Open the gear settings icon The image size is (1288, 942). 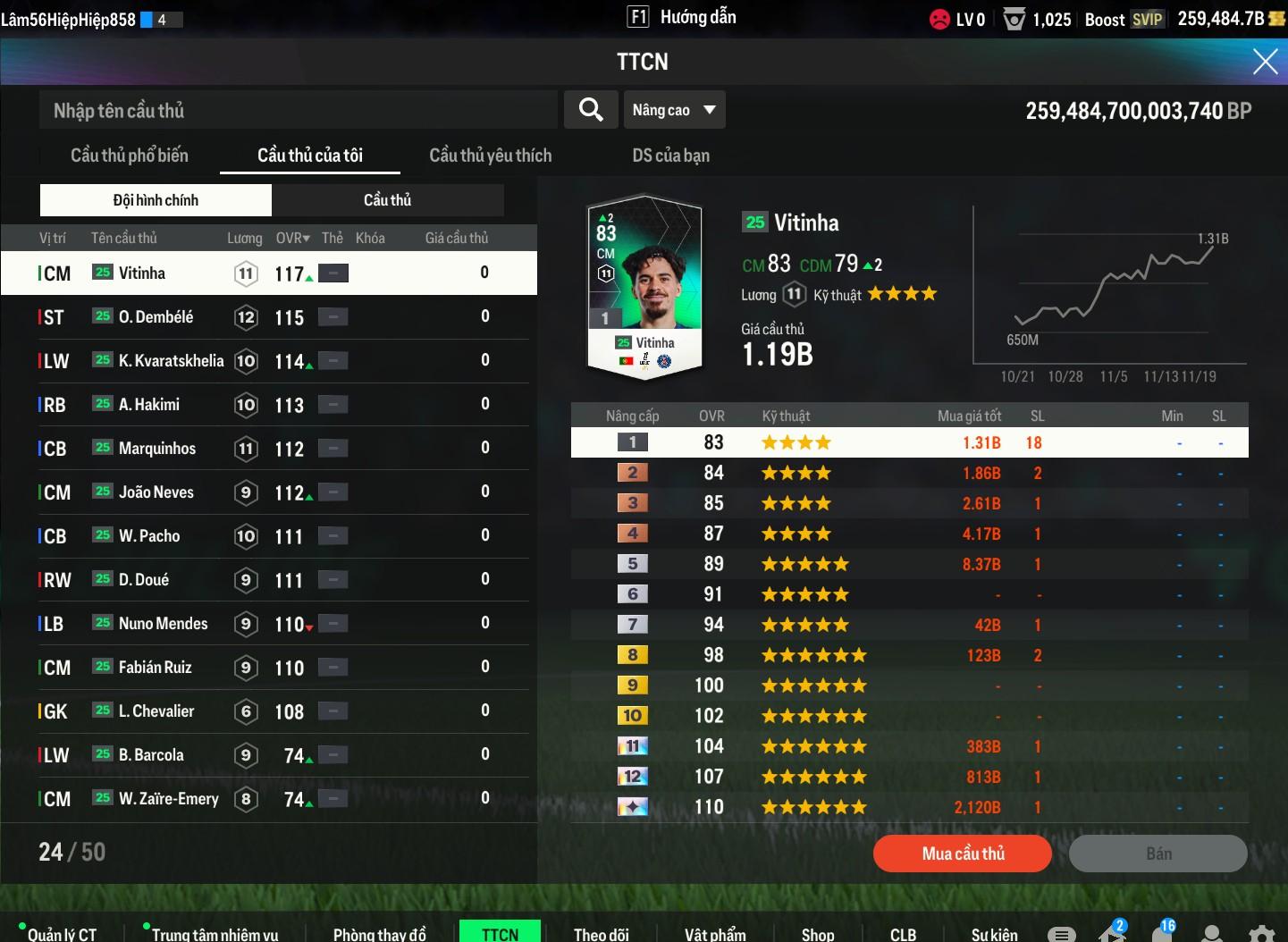(x=1260, y=934)
